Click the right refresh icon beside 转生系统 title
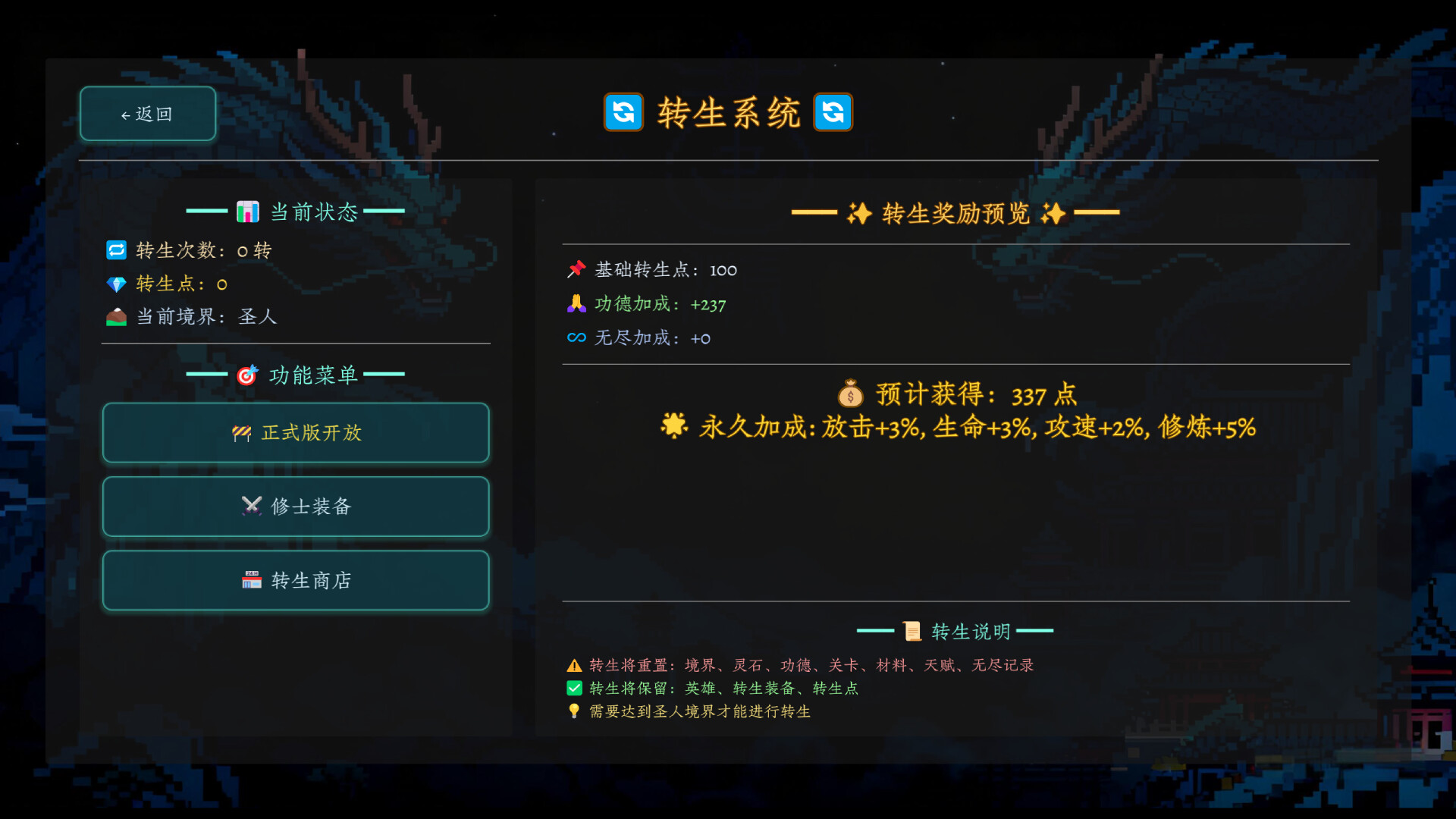 pyautogui.click(x=833, y=112)
